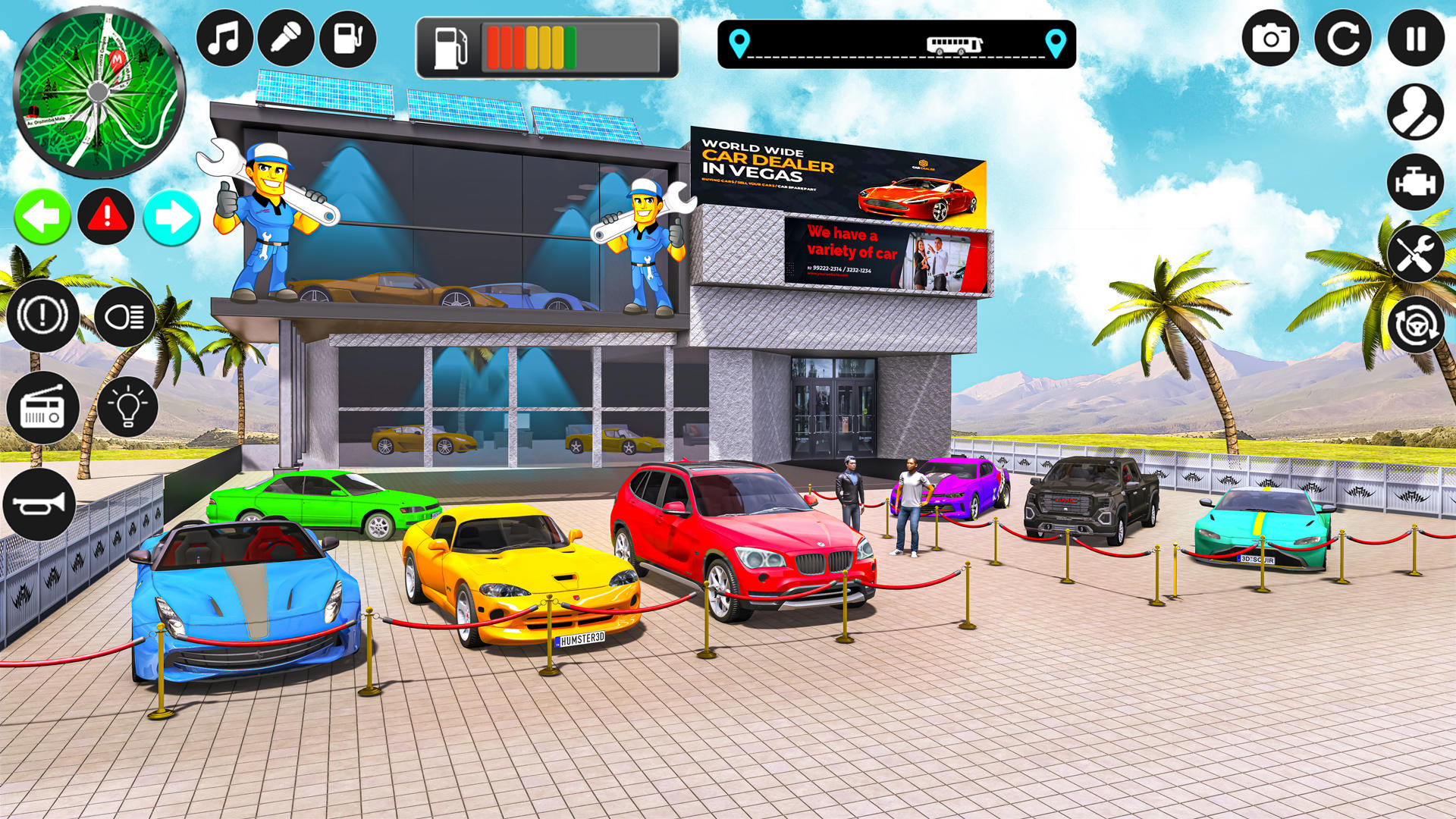
Task: Restart the level using the circular arrow icon
Action: pyautogui.click(x=1344, y=36)
